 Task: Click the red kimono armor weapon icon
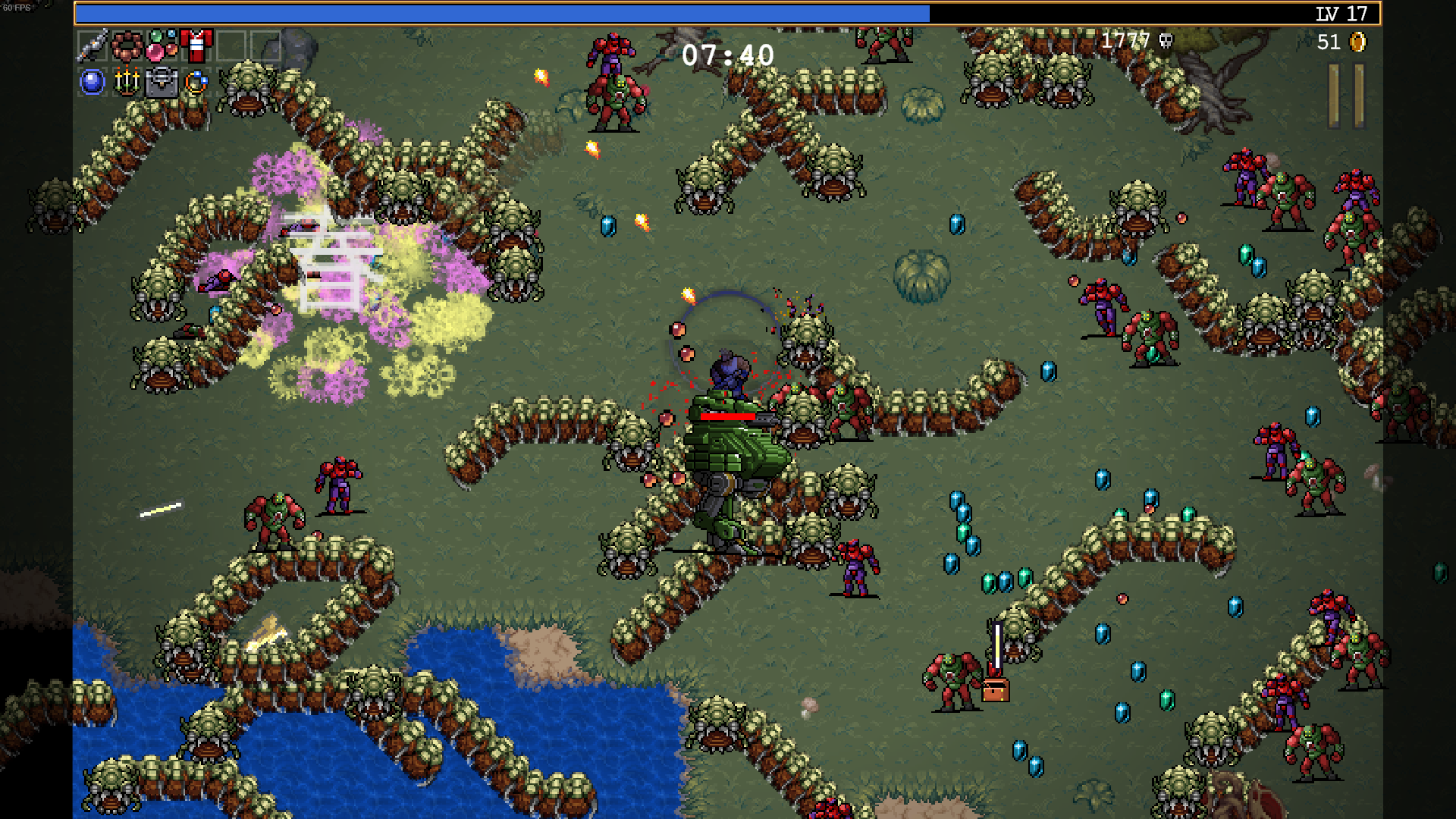coord(196,45)
